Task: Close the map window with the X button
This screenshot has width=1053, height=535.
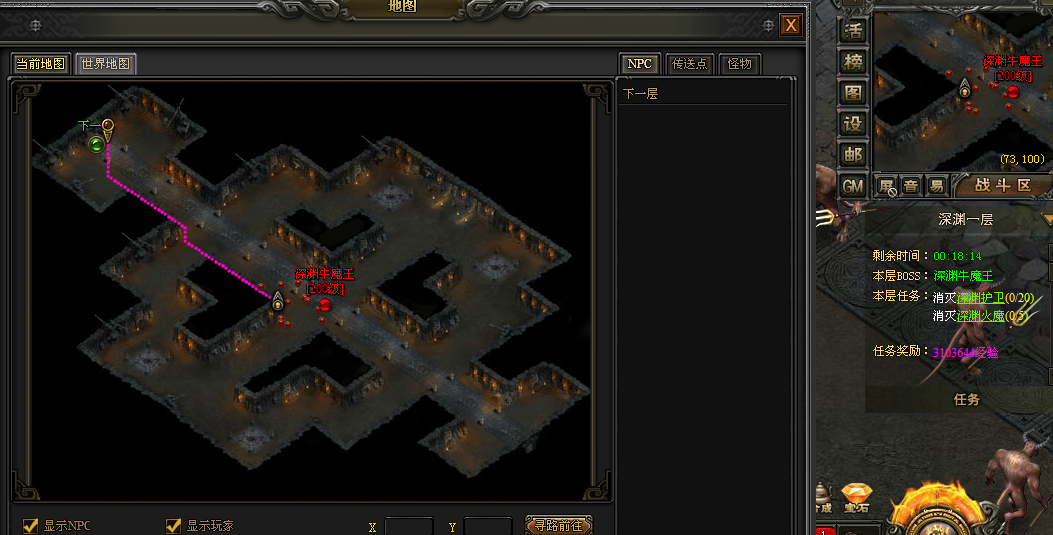Action: point(791,25)
